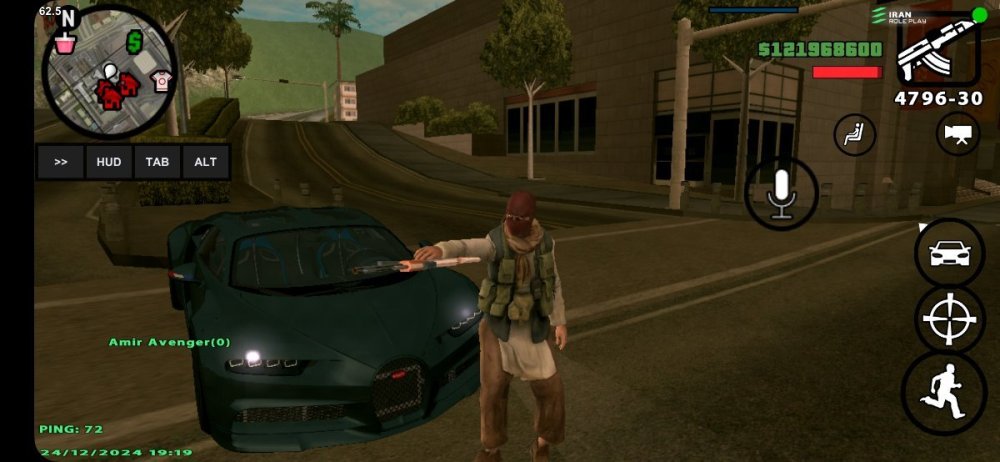The height and width of the screenshot is (462, 1000).
Task: Tap the seat passenger icon
Action: 854,135
